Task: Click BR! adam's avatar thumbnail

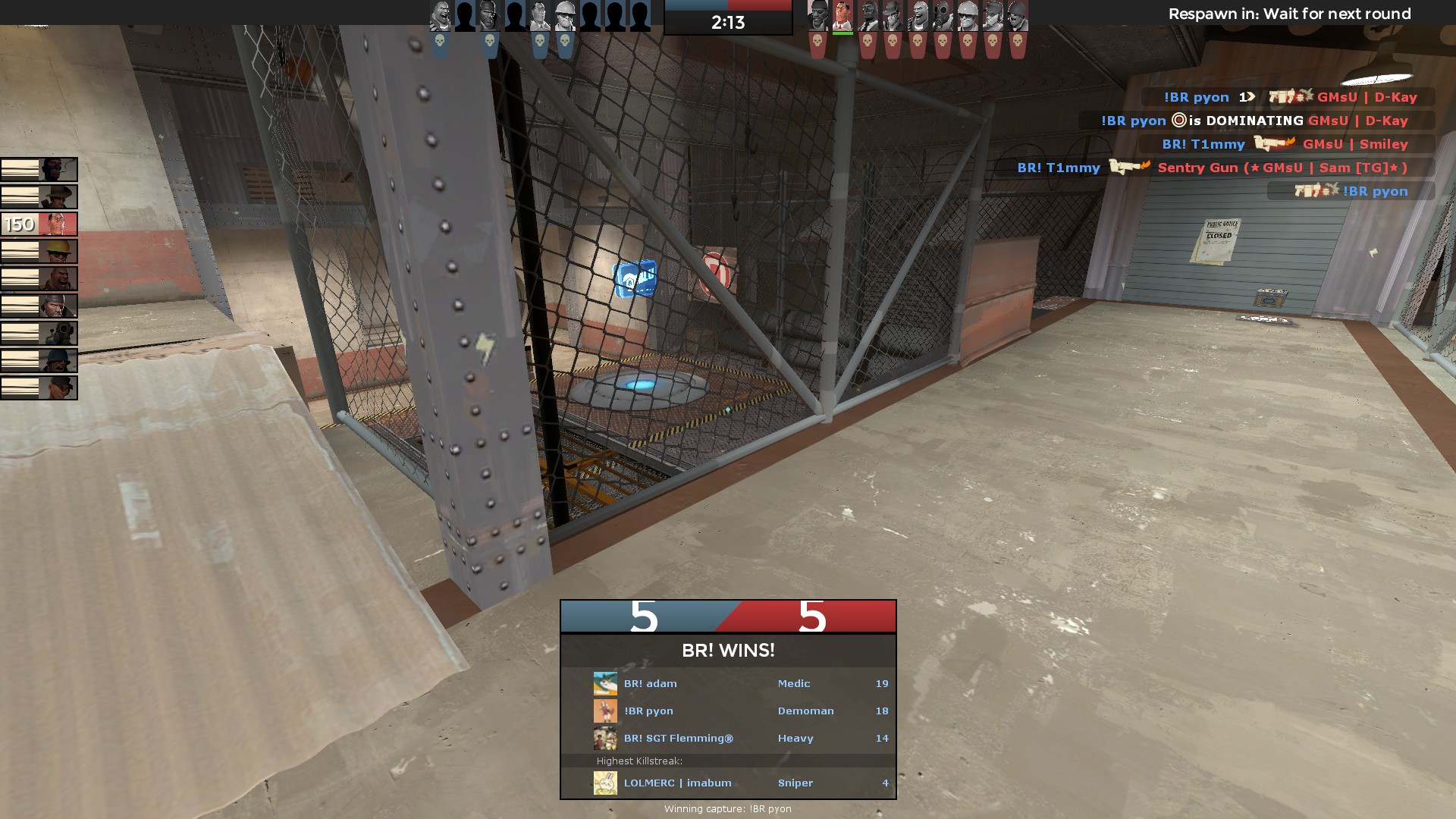Action: [x=605, y=683]
